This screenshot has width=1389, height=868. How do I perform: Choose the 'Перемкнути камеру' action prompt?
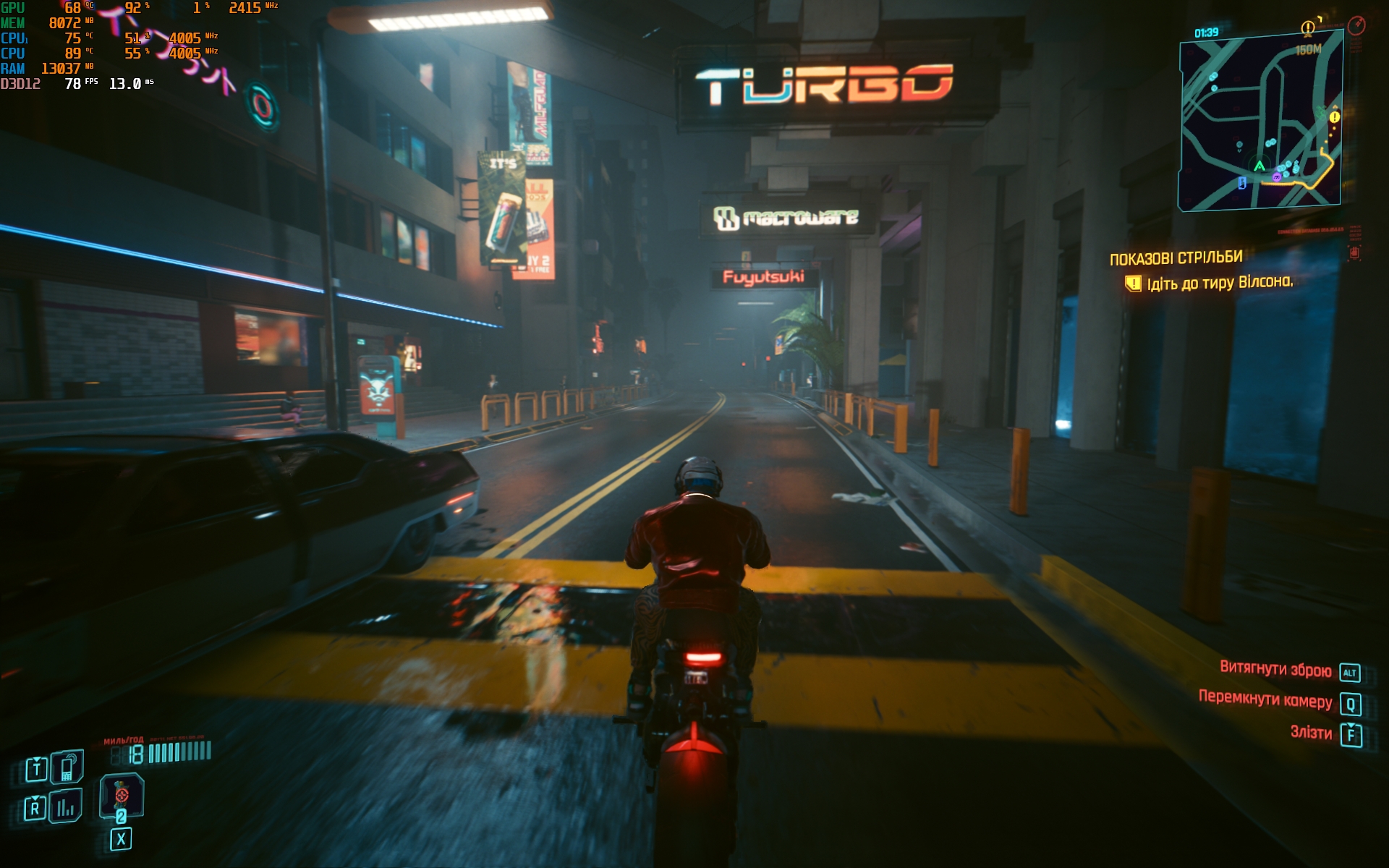(1265, 700)
